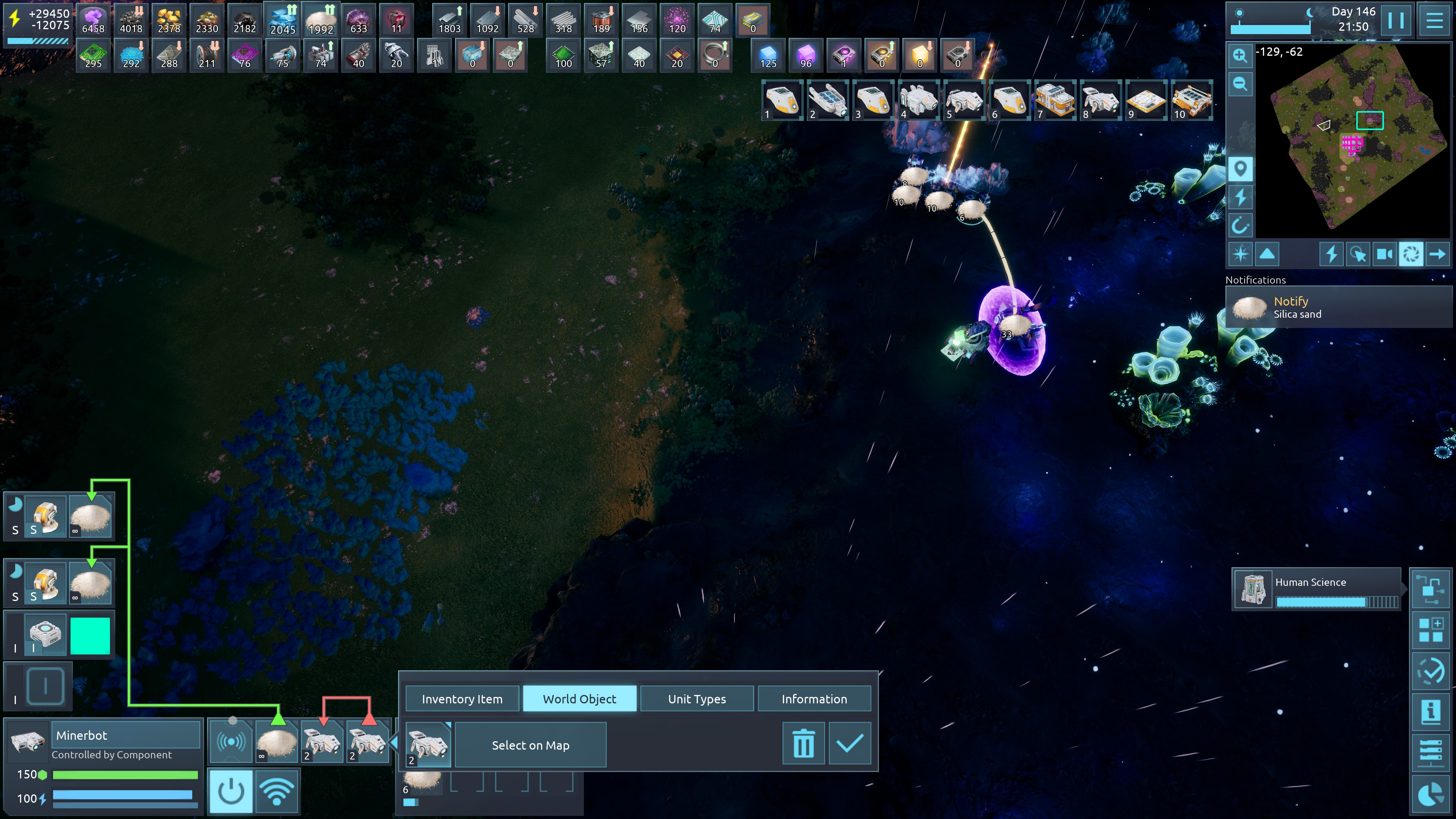
Task: Delete entry with the trash can button
Action: point(803,744)
